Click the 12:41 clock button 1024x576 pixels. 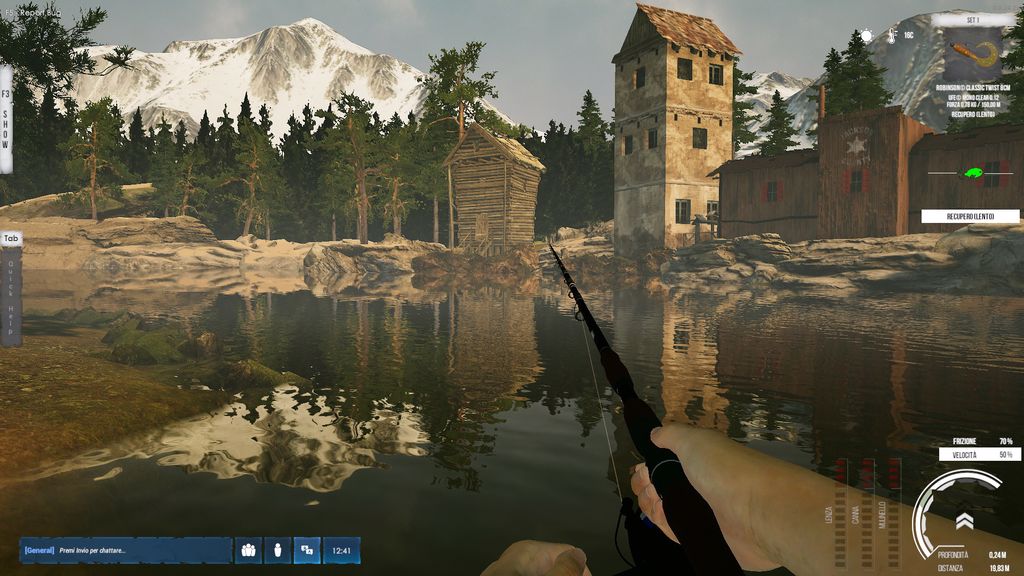point(341,550)
